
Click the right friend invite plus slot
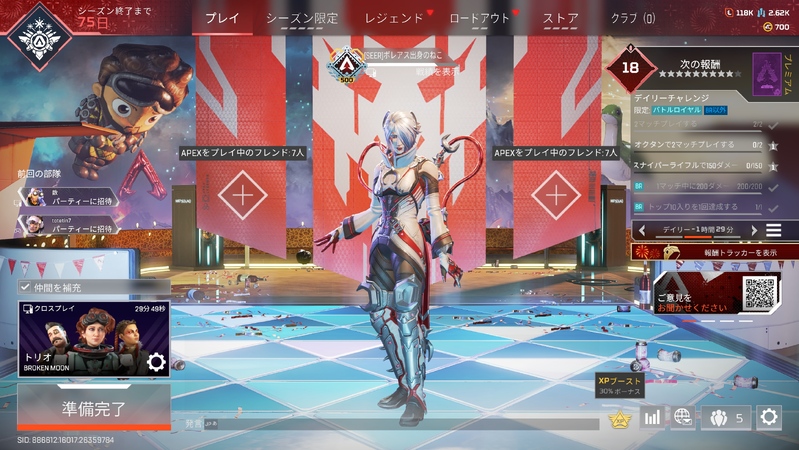[556, 194]
